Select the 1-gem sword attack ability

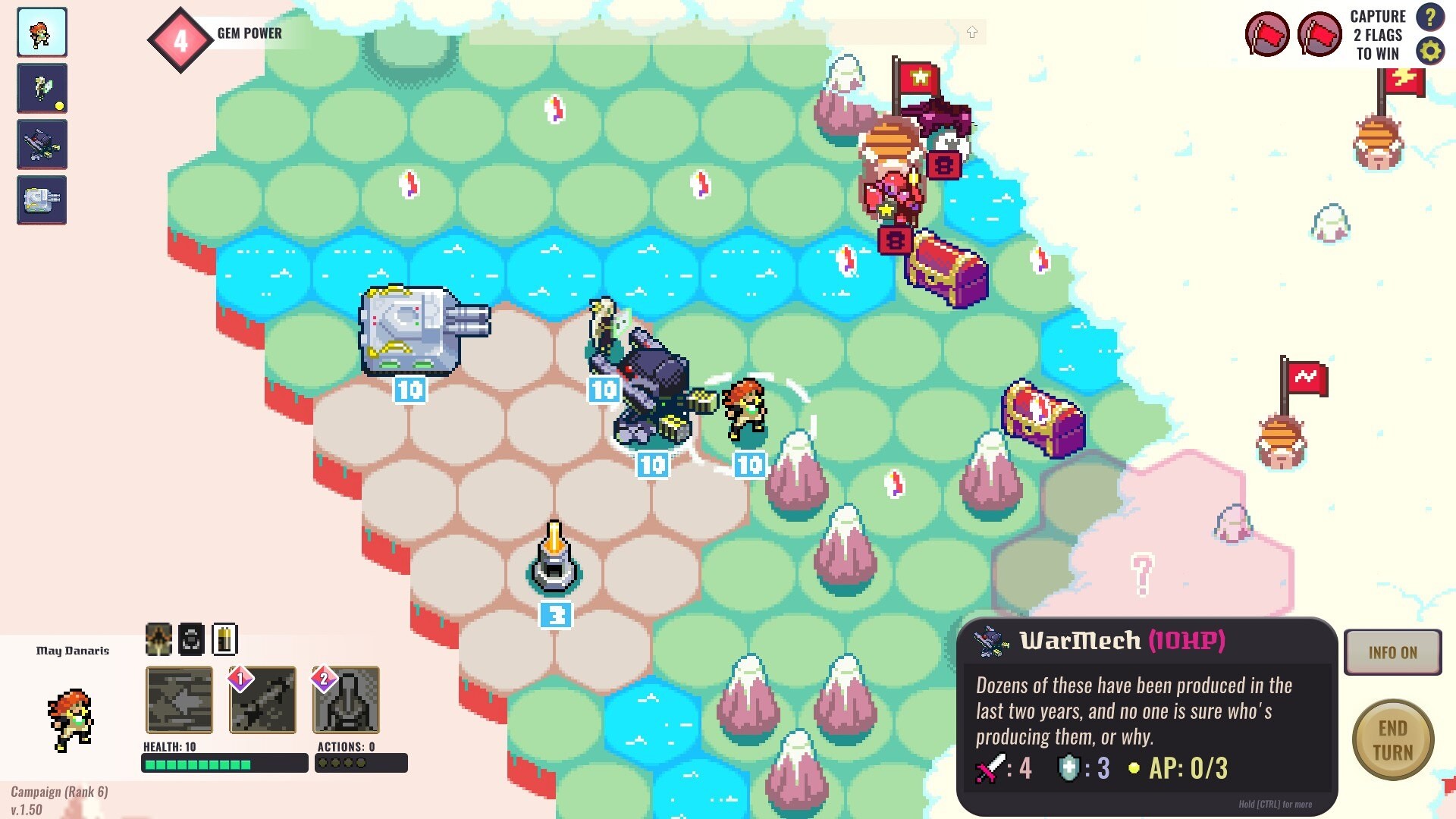263,701
